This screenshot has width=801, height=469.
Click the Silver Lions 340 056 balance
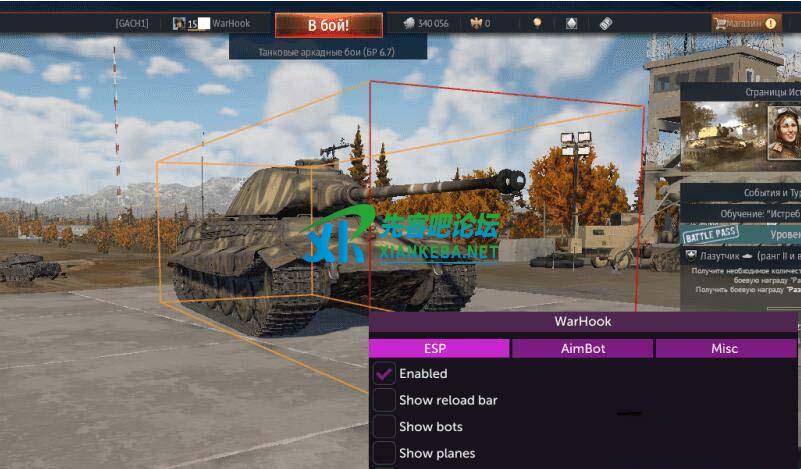pyautogui.click(x=425, y=23)
